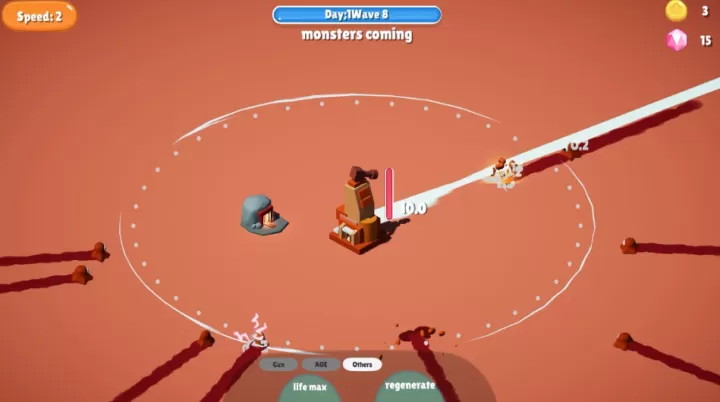720x402 pixels.
Task: Purchase the regenerate upgrade
Action: 410,386
